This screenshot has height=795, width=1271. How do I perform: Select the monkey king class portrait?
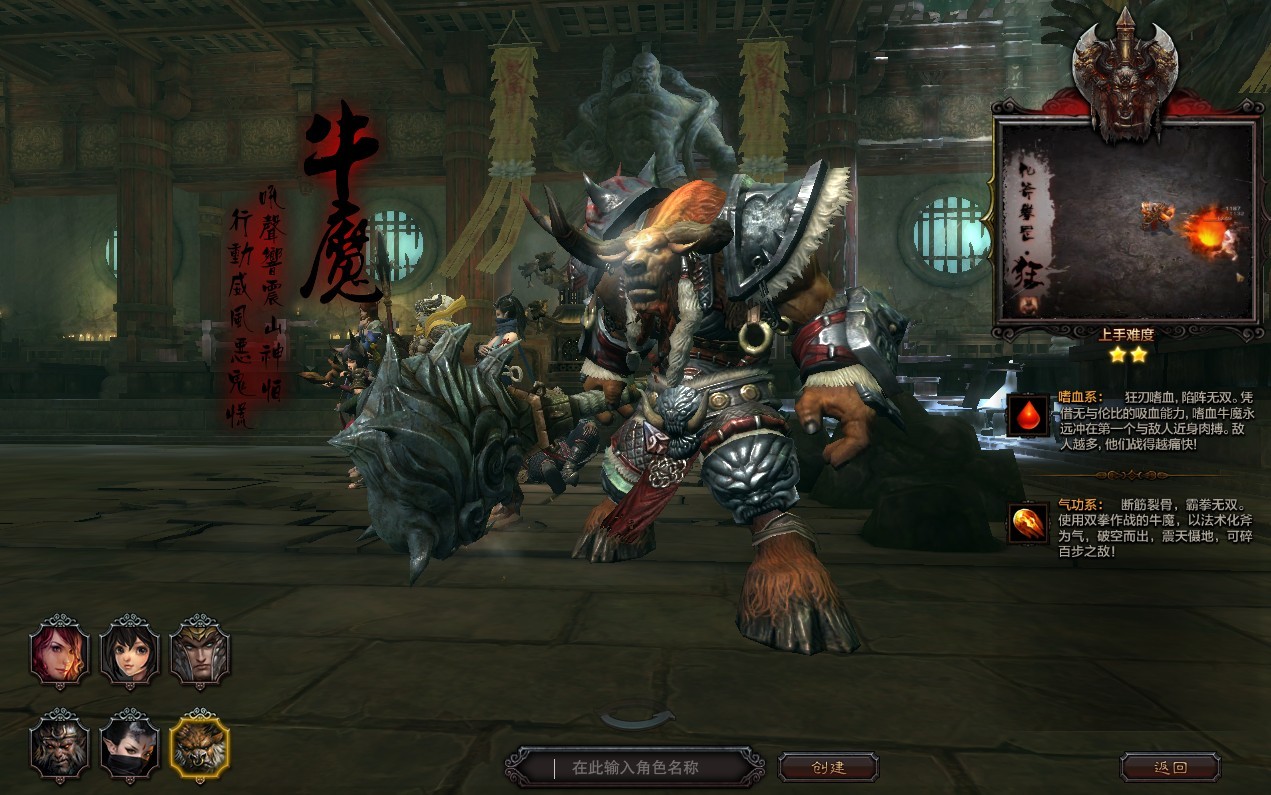coord(60,747)
